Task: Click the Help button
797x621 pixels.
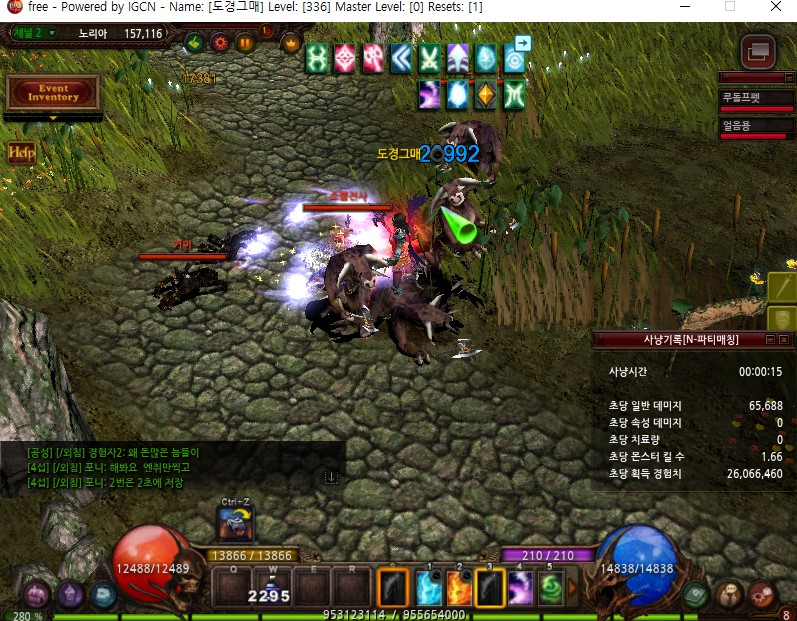Action: [x=21, y=153]
